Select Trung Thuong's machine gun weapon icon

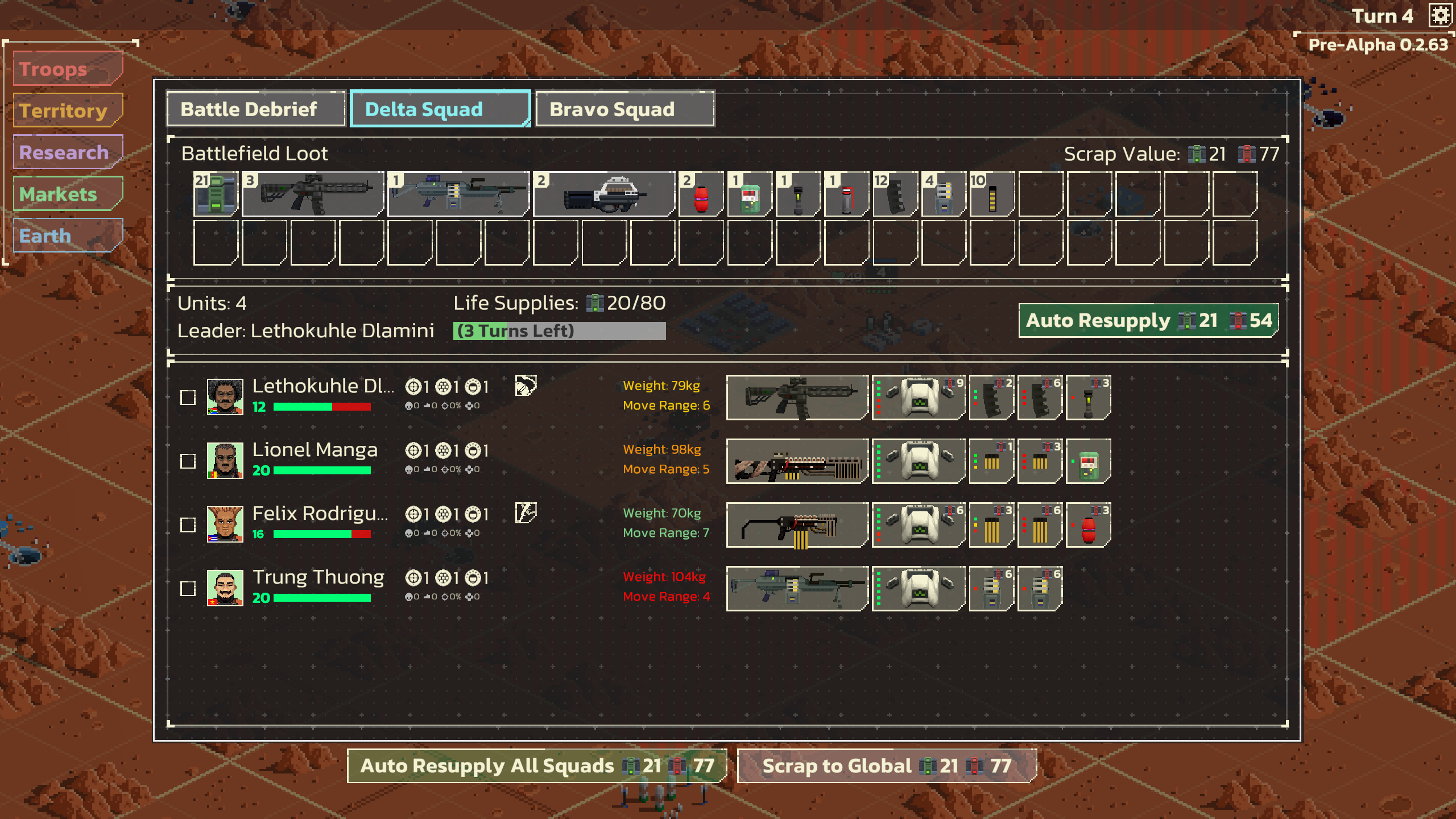click(796, 588)
